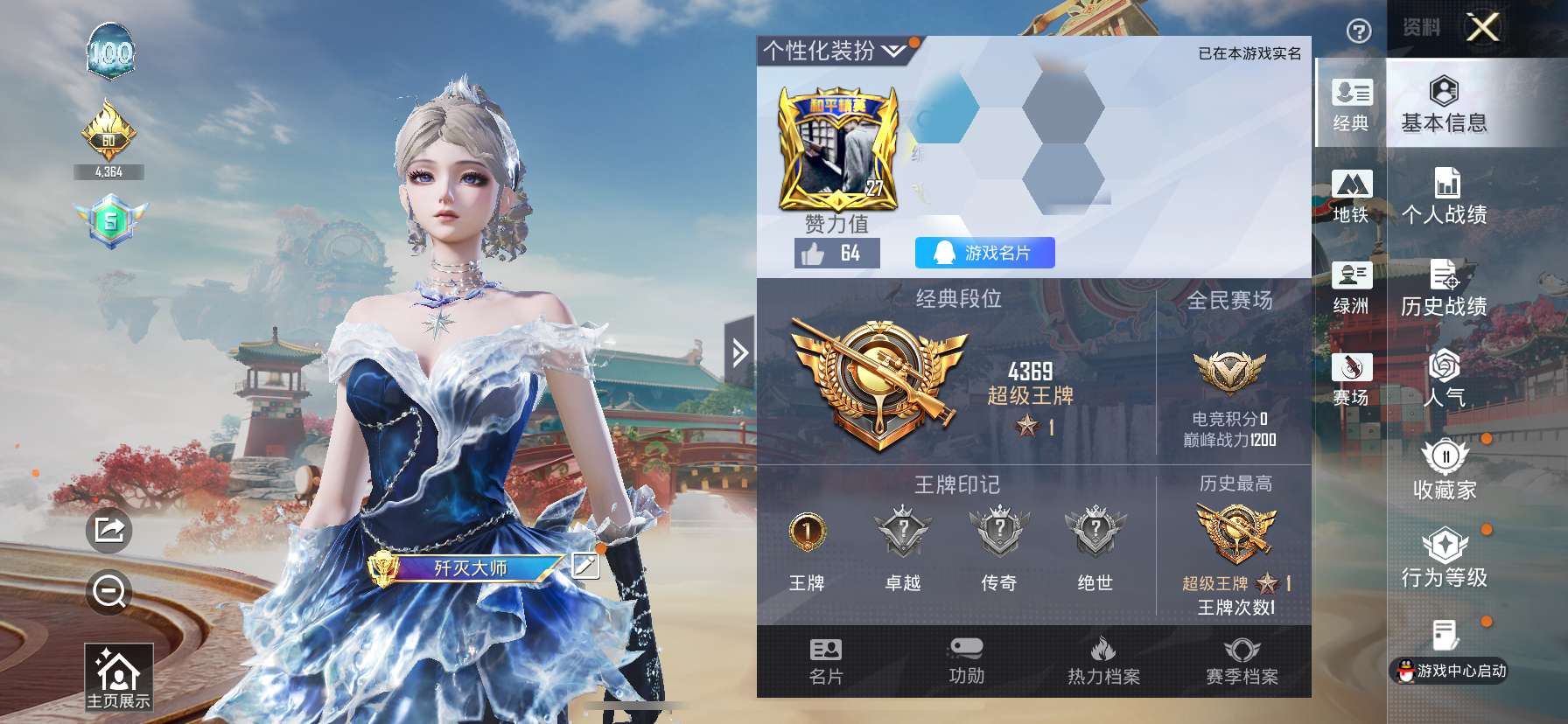Switch to the 绿洲 mode tab
This screenshot has height=724, width=1568.
(1352, 289)
